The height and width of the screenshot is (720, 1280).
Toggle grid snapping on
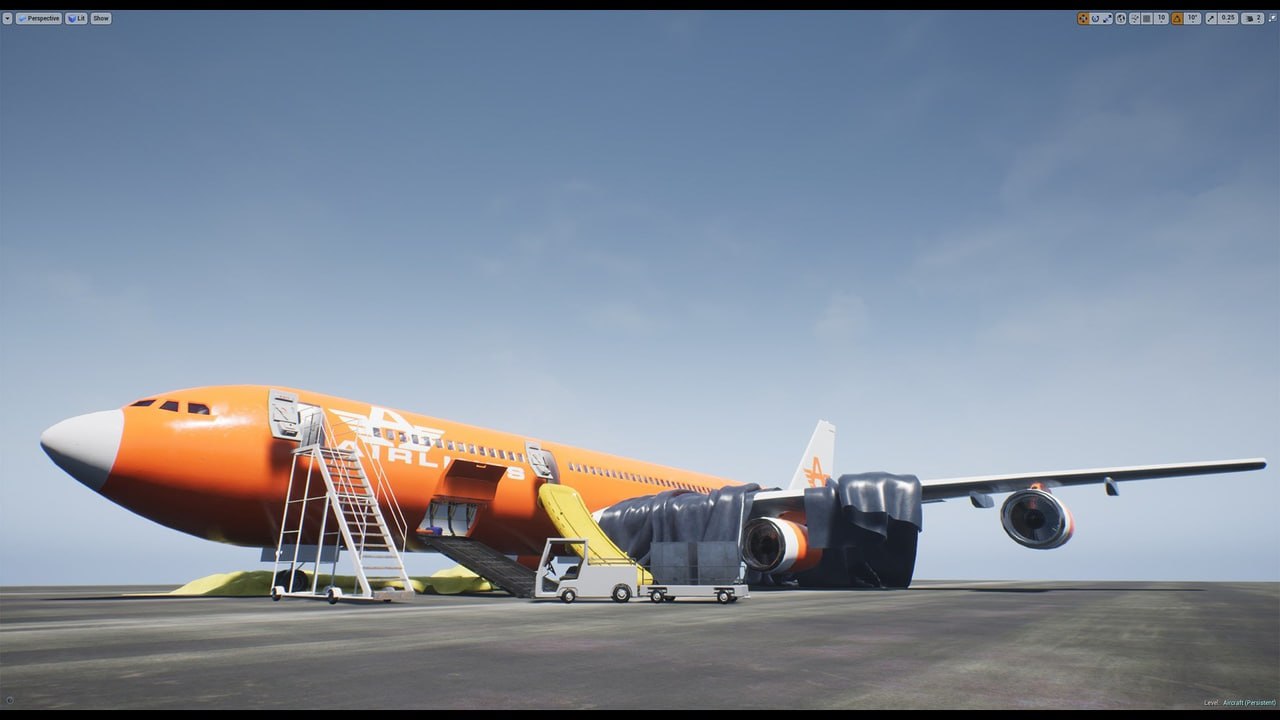(1146, 18)
